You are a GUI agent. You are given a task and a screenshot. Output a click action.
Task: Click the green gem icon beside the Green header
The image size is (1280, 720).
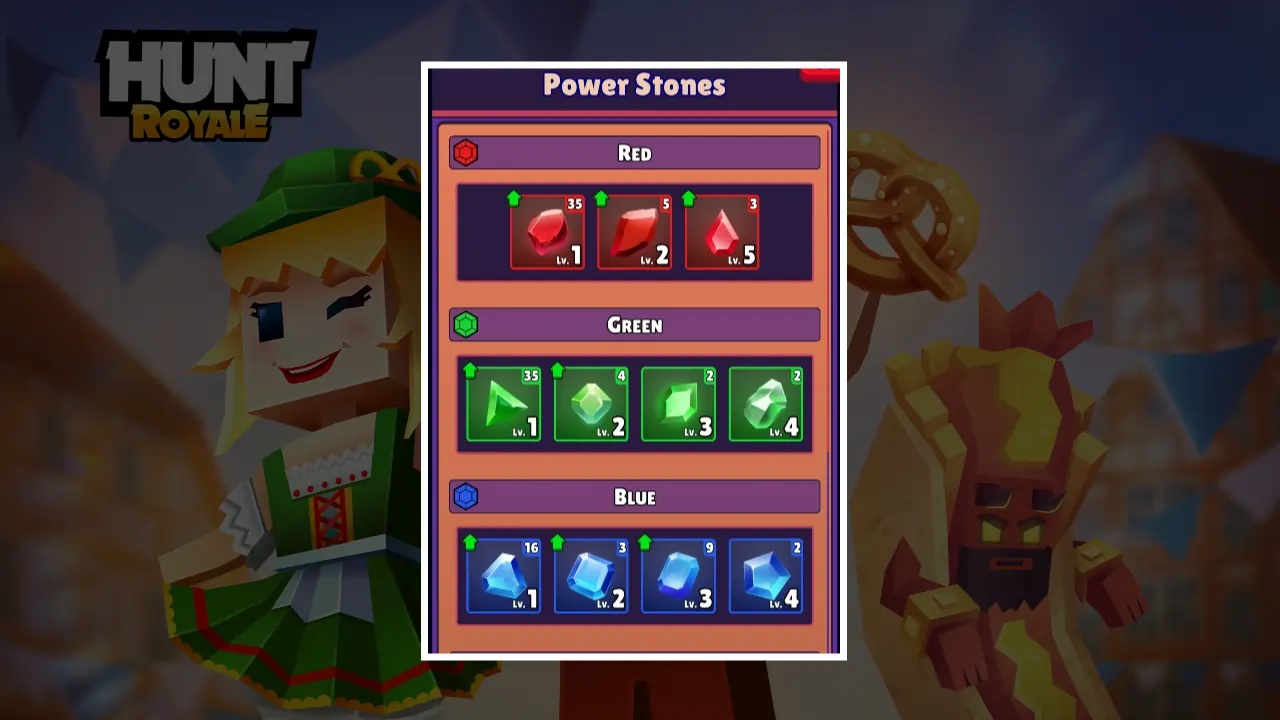coord(466,324)
